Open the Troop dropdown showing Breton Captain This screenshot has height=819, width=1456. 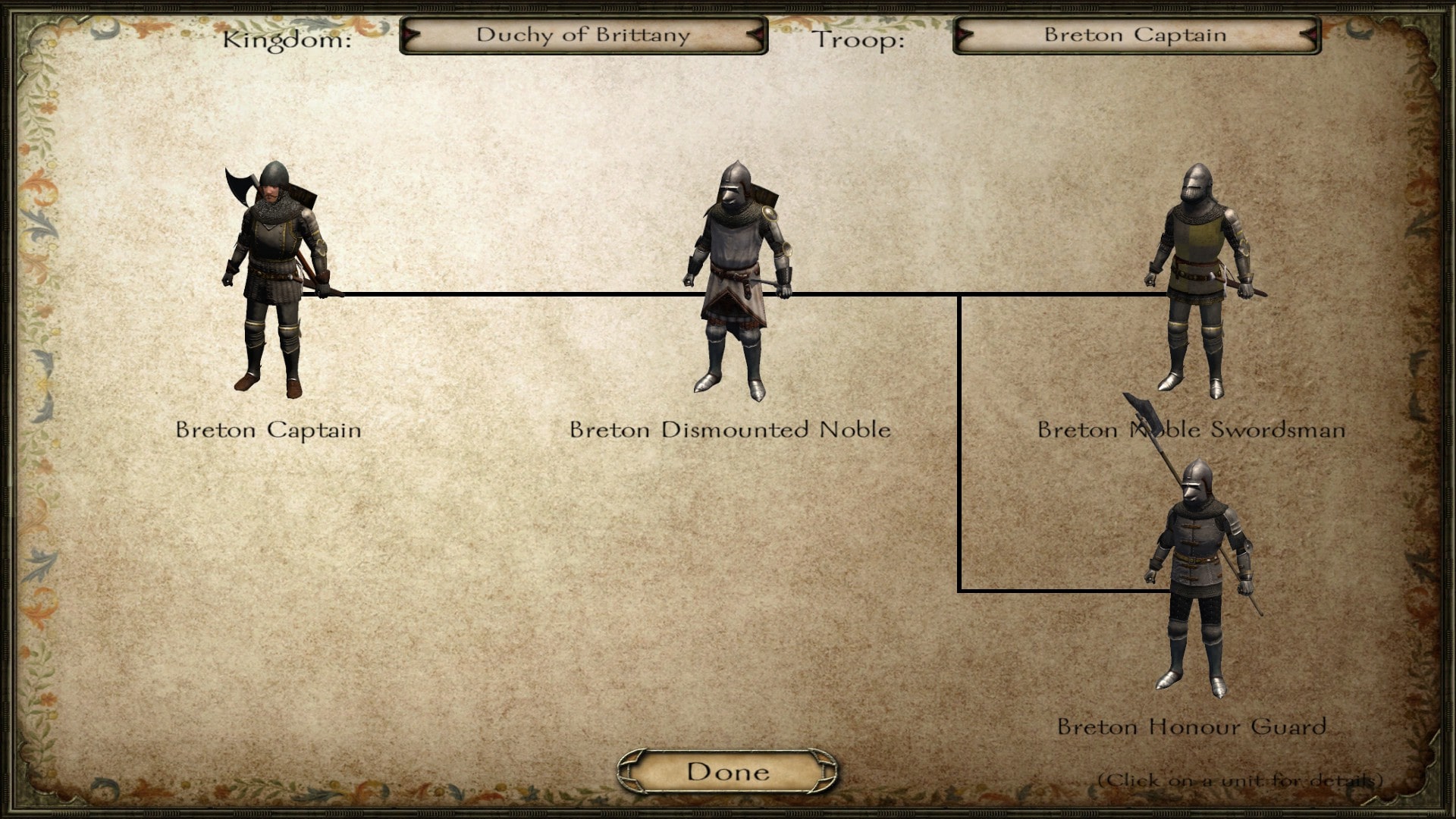click(x=1135, y=36)
